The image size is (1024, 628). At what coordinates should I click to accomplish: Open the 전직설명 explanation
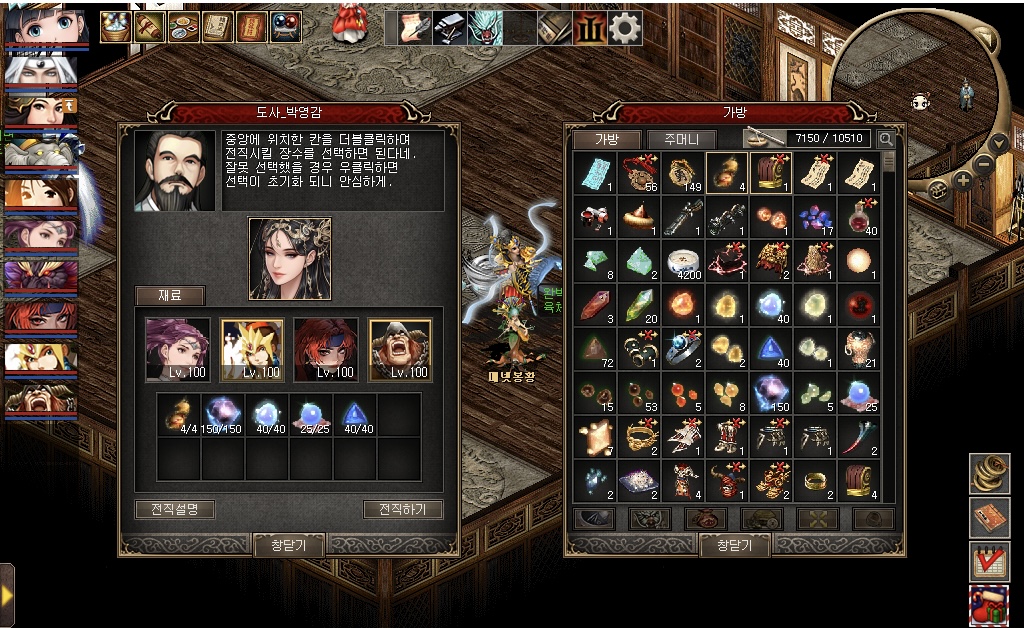point(175,509)
